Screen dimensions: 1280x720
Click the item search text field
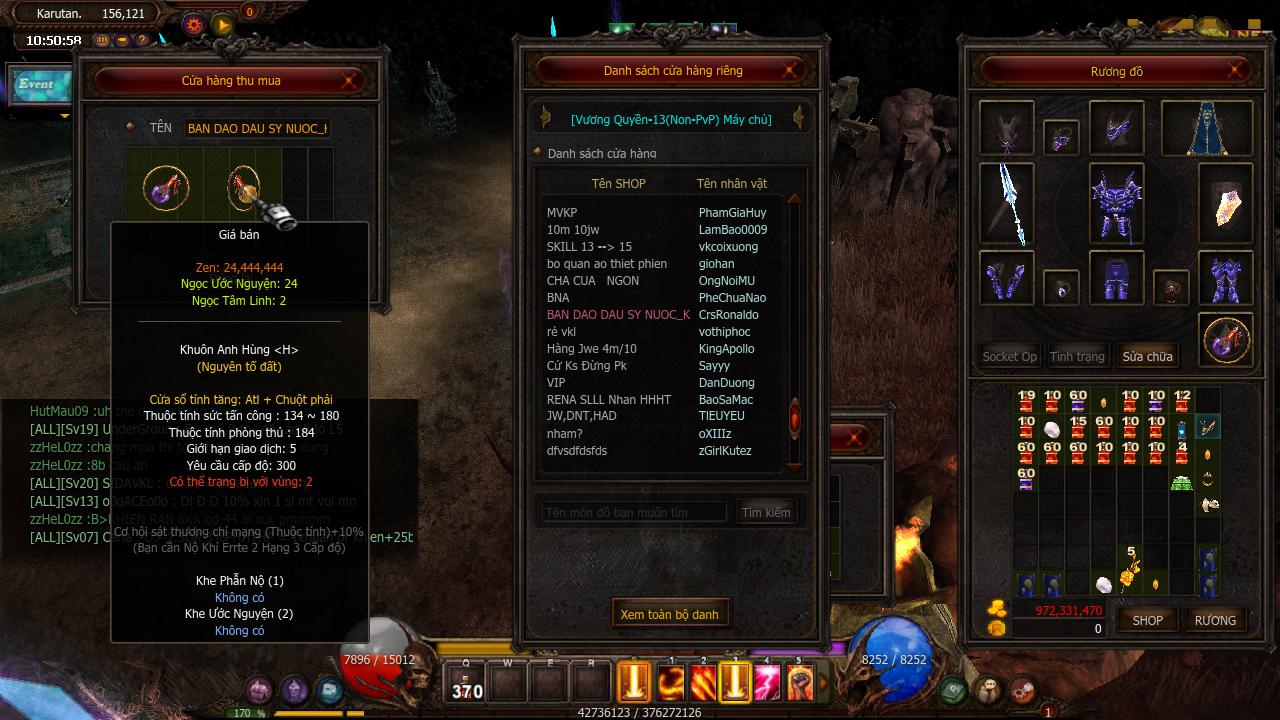634,512
